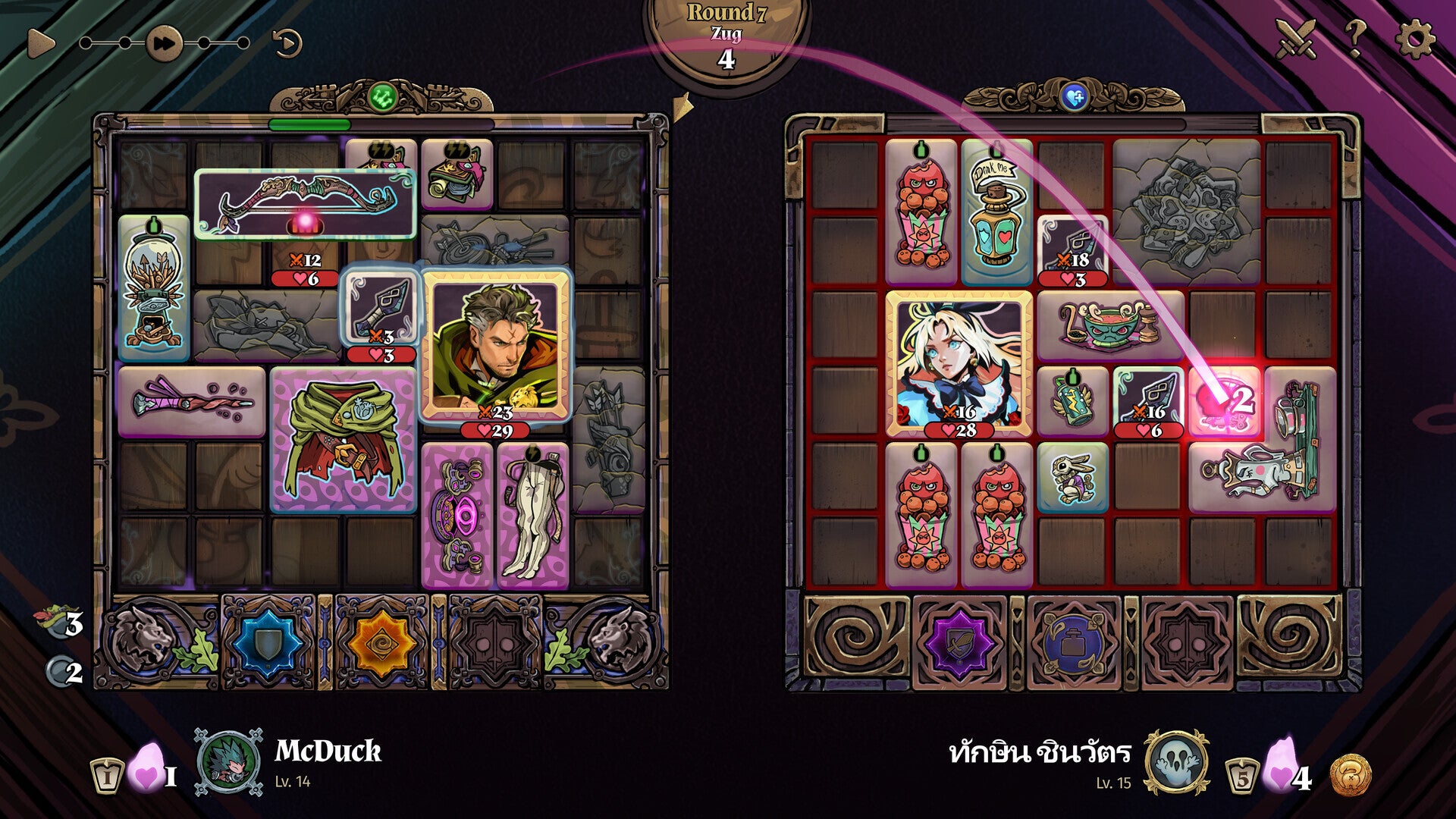Select the green-cloaked hero portrait tile
Screen dimensions: 1456x819
495,345
